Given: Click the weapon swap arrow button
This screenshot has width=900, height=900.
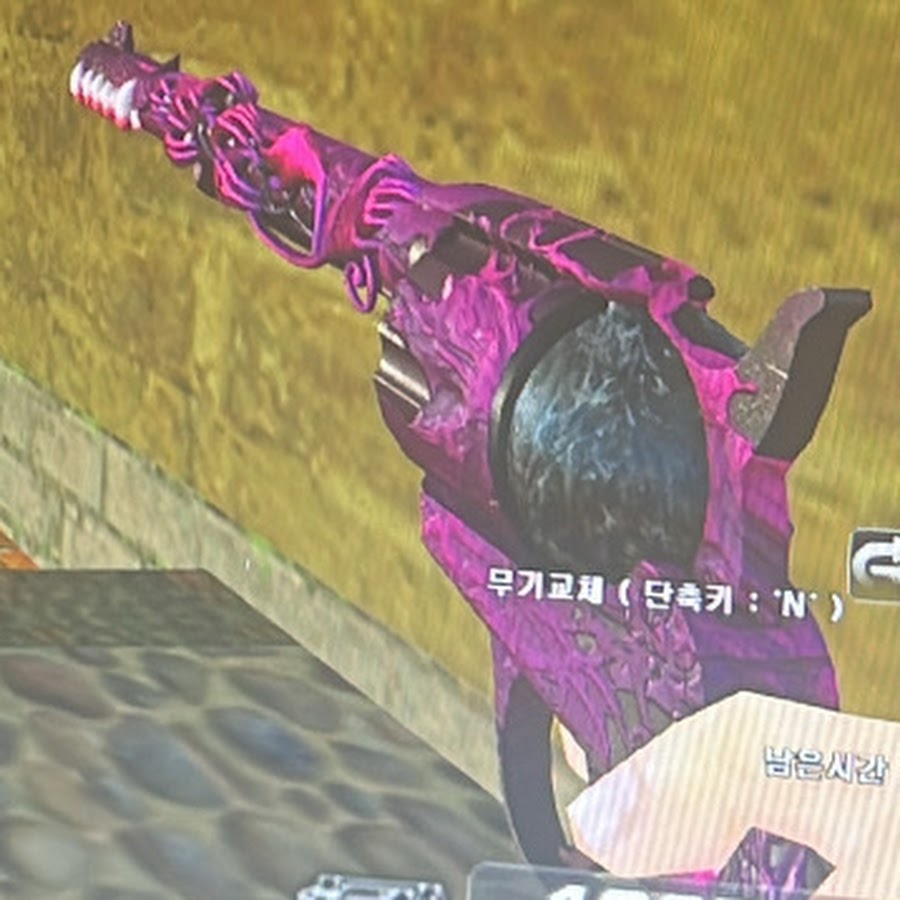Looking at the screenshot, I should pos(877,564).
